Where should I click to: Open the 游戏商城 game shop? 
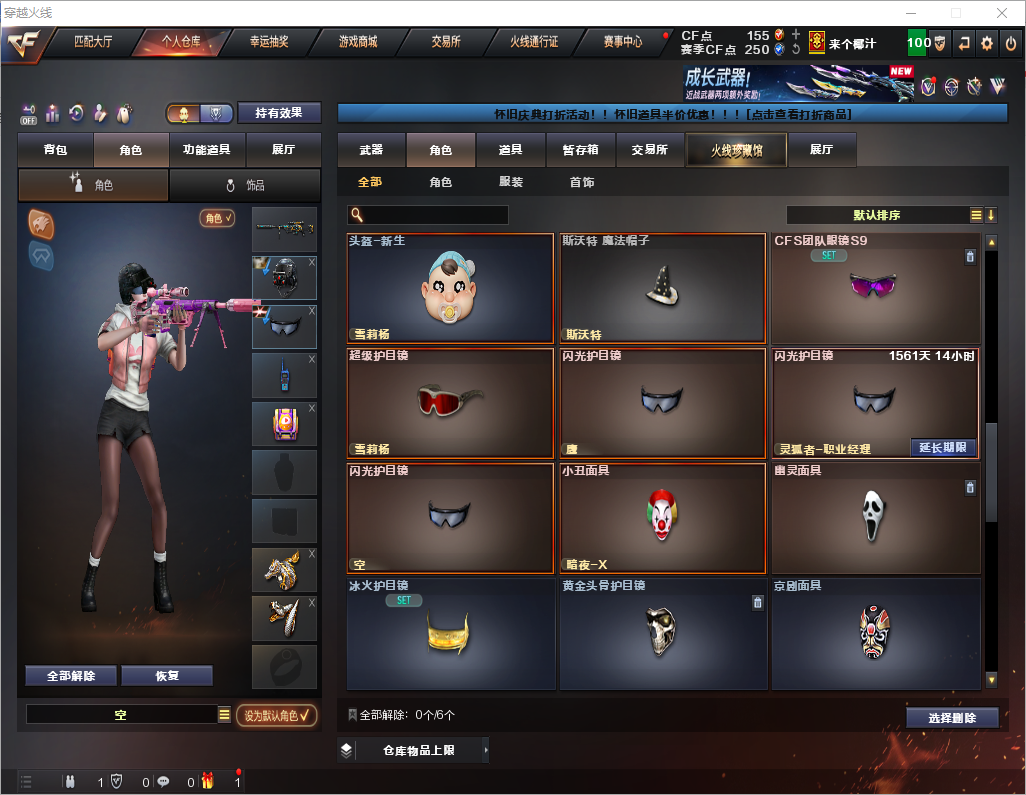[358, 42]
